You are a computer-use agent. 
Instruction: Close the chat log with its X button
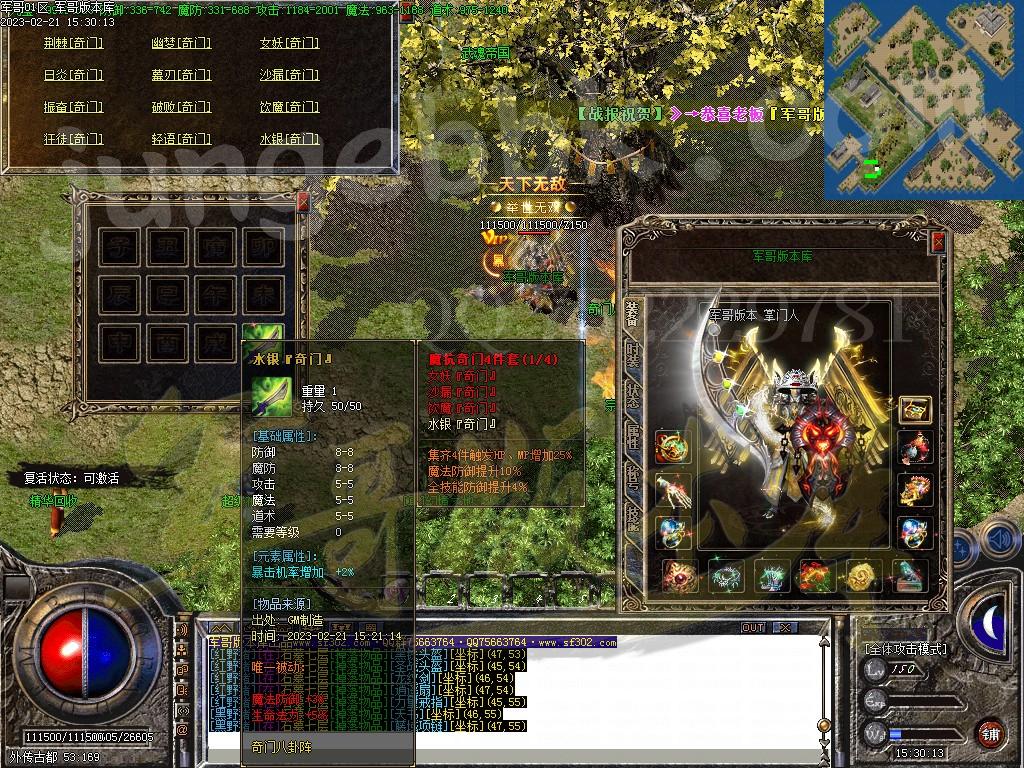[x=785, y=628]
